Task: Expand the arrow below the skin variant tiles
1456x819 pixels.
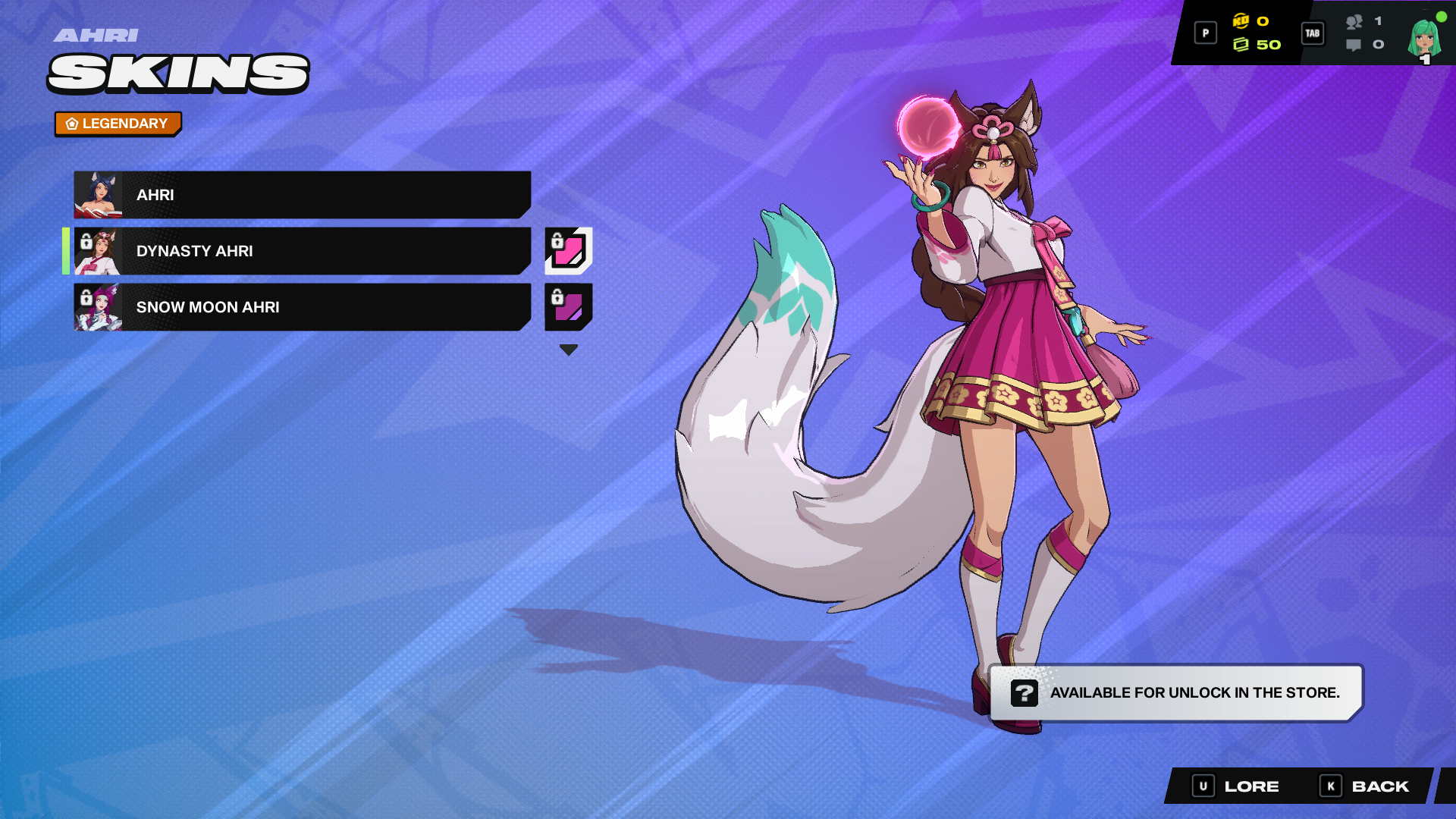Action: [x=567, y=350]
